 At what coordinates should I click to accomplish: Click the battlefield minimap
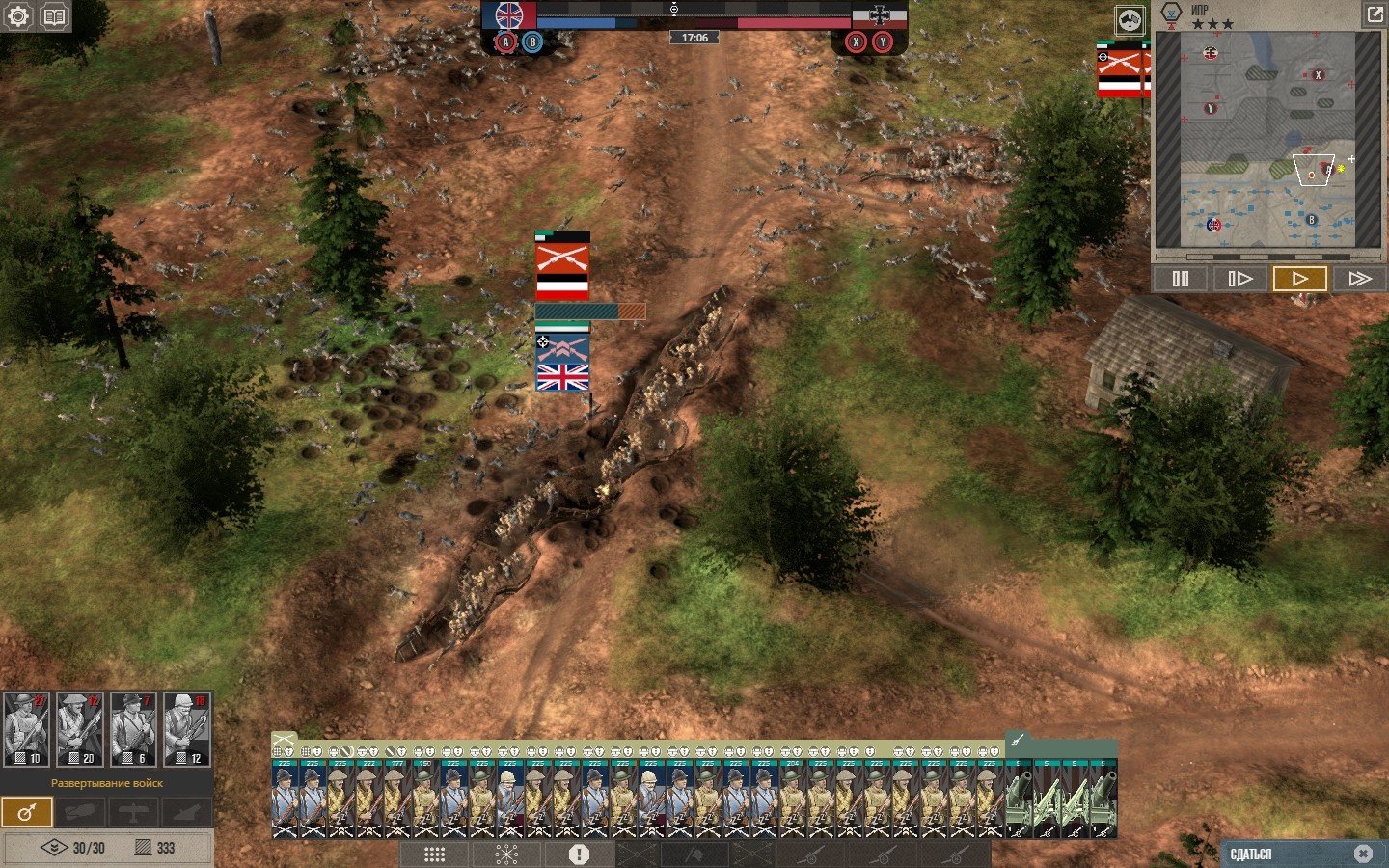point(1267,140)
